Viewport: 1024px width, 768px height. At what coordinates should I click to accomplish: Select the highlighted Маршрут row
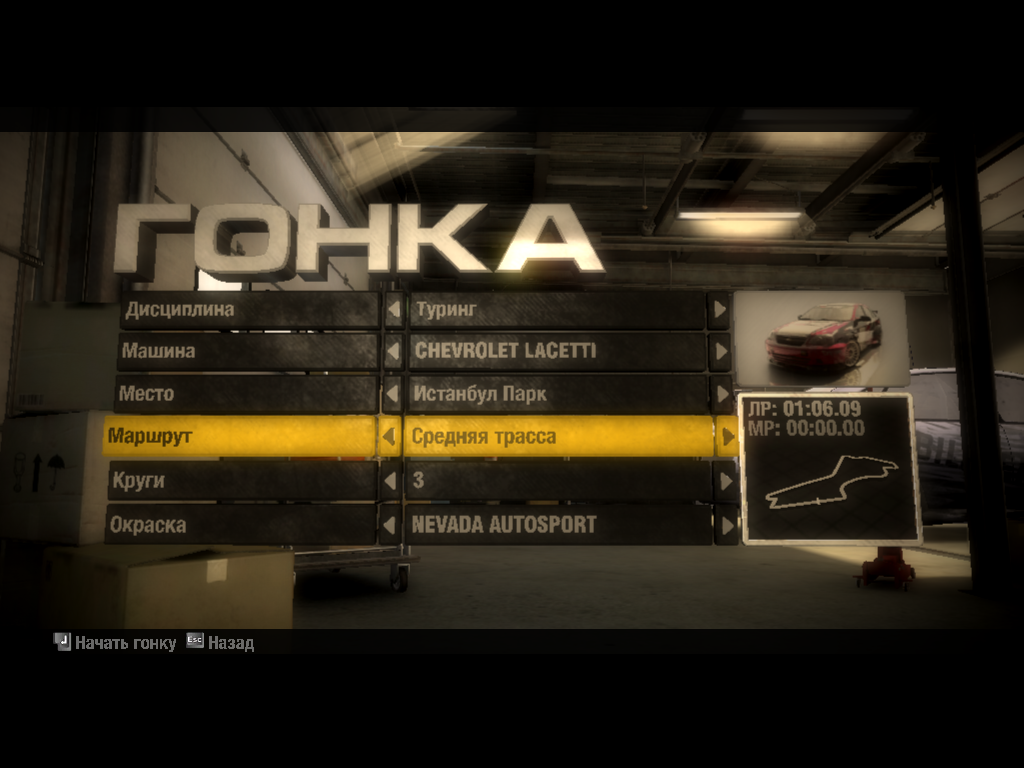[x=240, y=437]
